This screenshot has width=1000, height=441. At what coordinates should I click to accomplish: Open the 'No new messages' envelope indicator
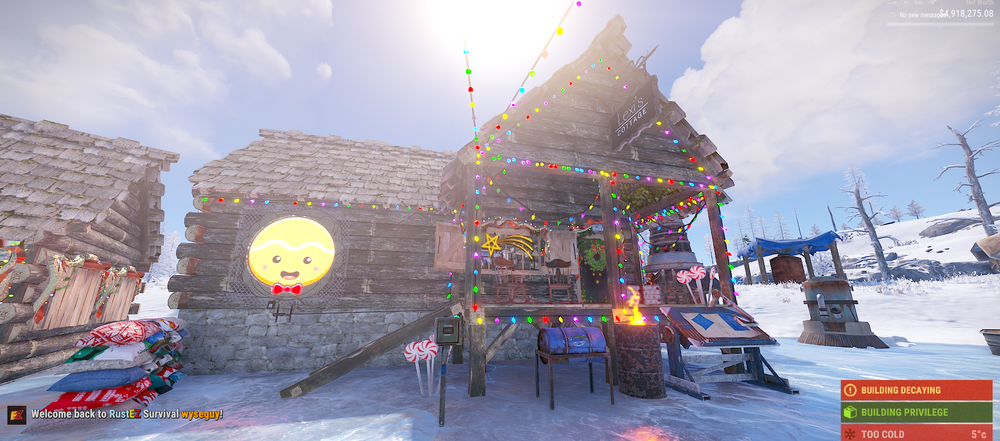892,14
